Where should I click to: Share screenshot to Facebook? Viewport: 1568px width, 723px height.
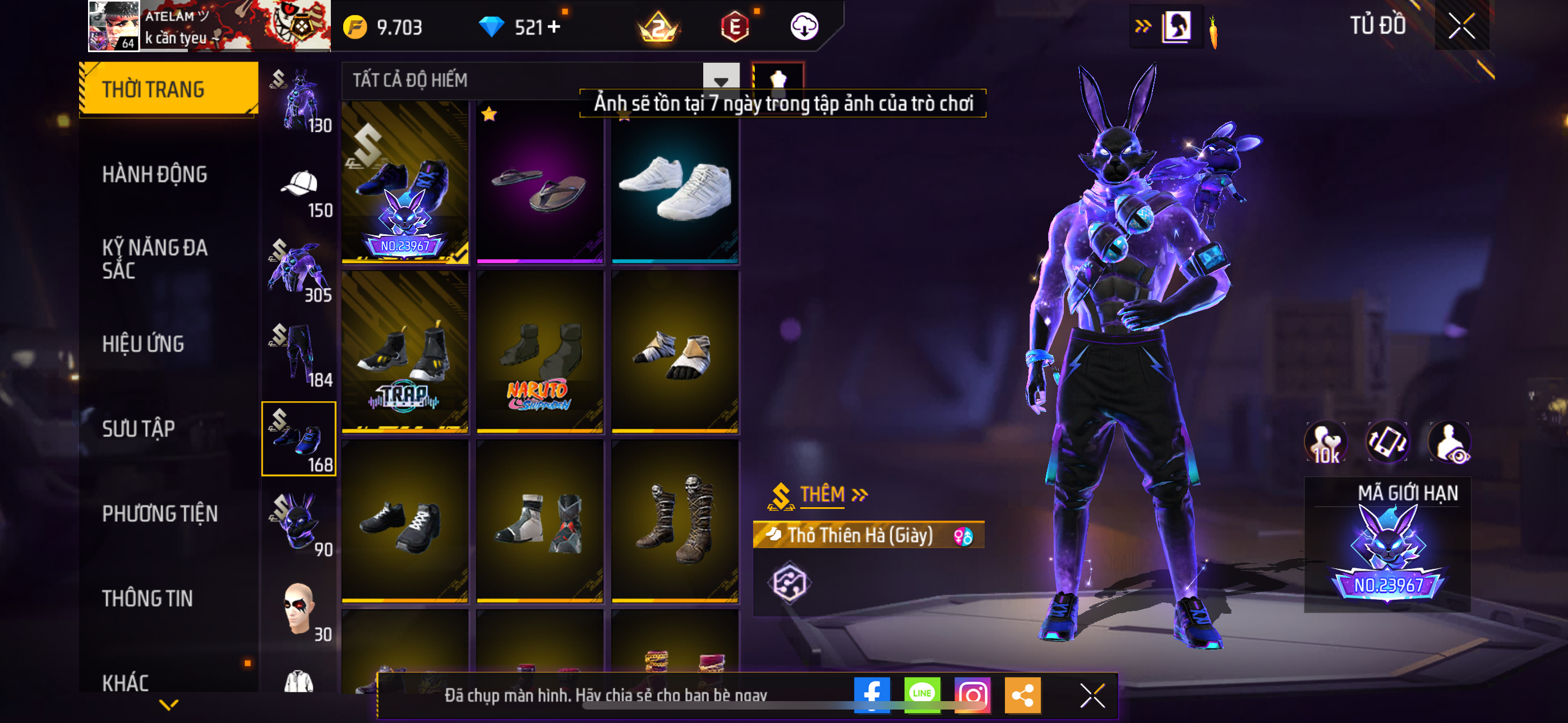coord(871,694)
